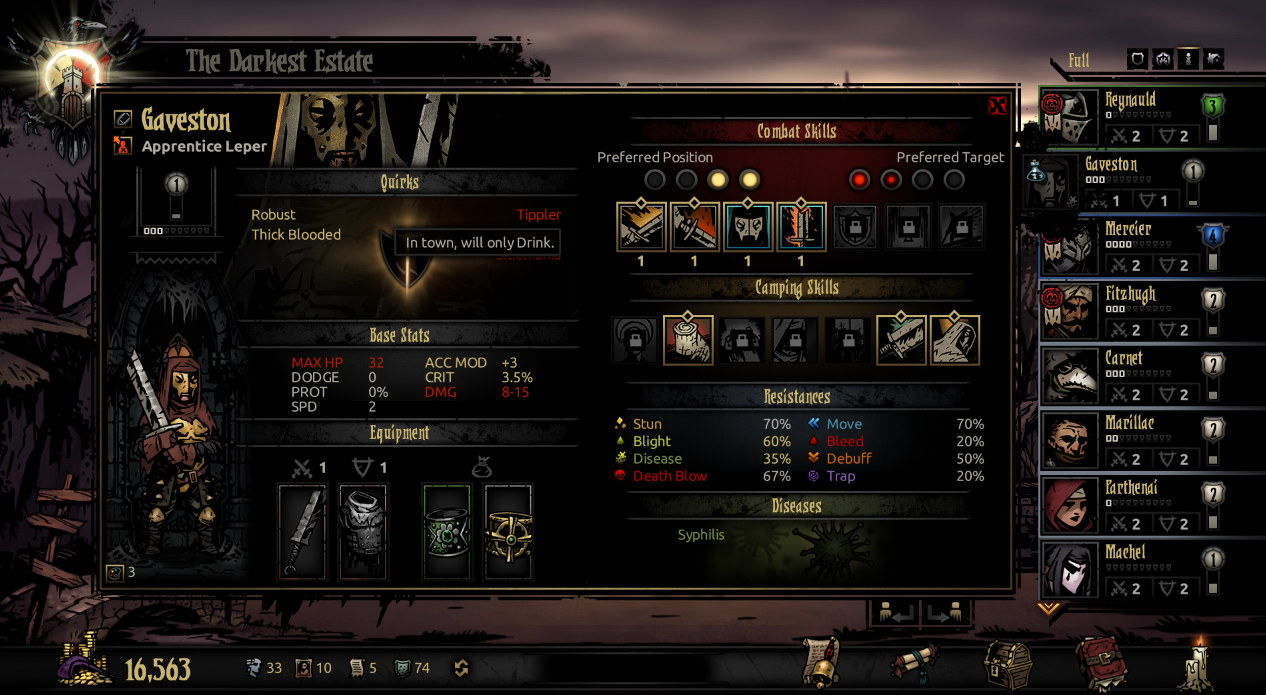Viewport: 1266px width, 695px height.
Task: Click the rename hero pencil icon
Action: 123,119
